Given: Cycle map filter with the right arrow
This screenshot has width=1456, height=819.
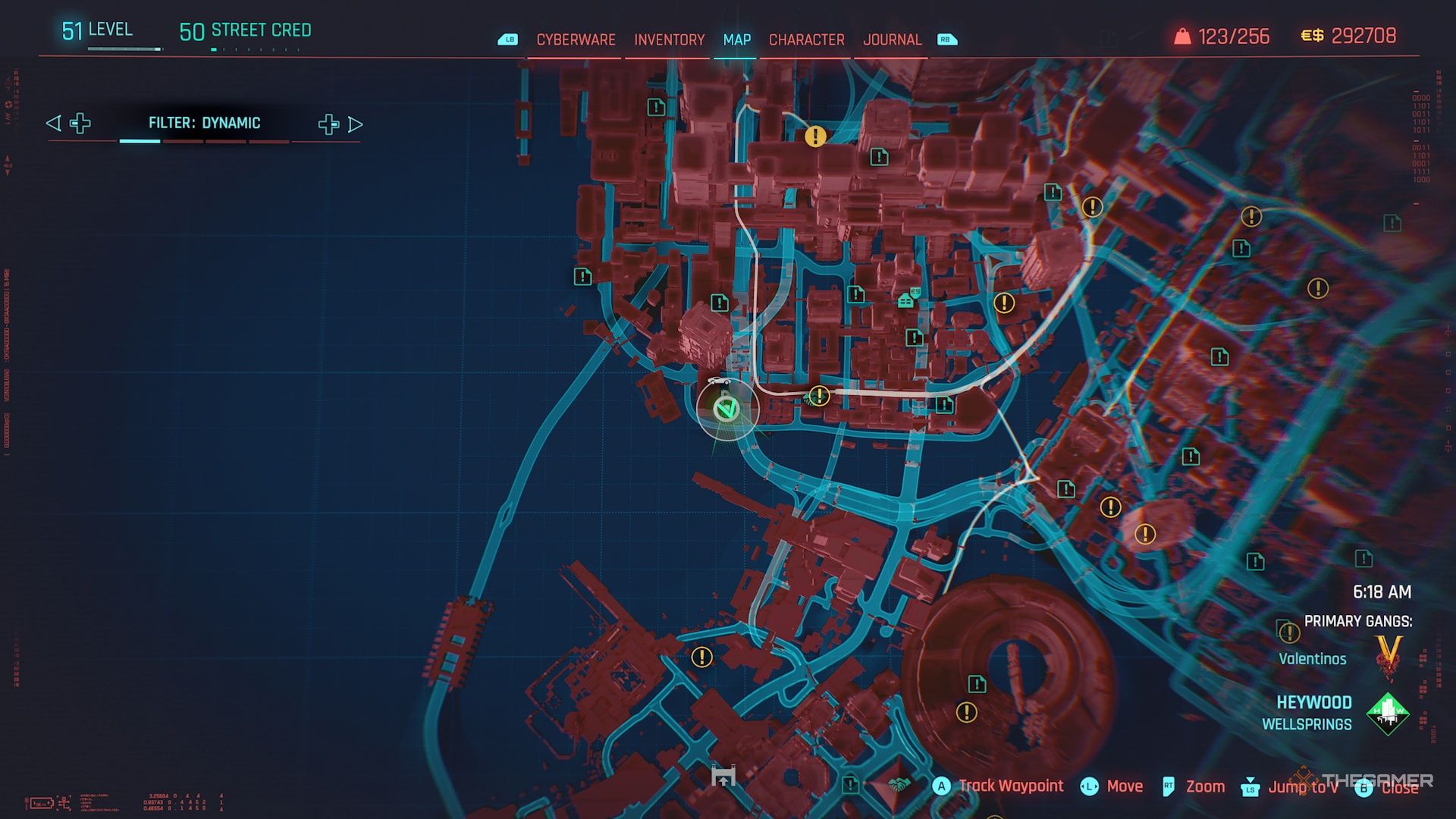Looking at the screenshot, I should point(356,124).
